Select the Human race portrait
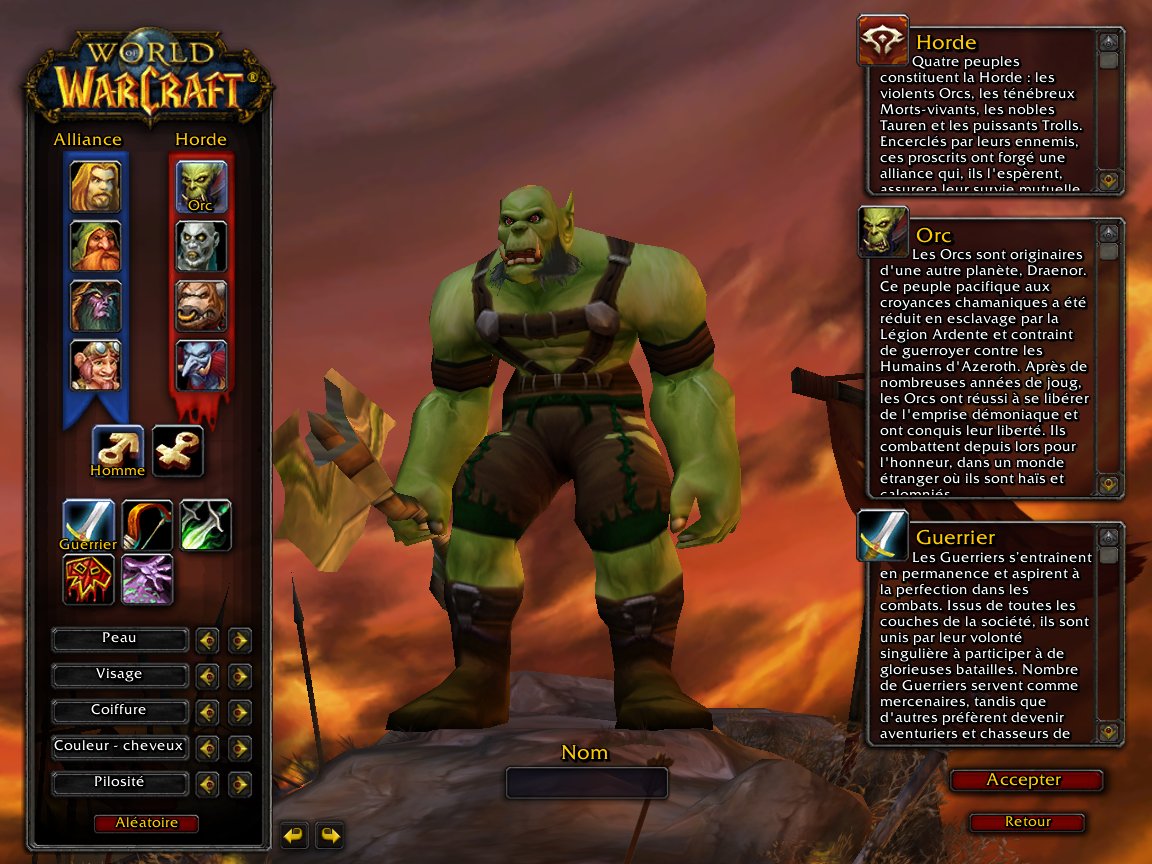 (x=95, y=187)
